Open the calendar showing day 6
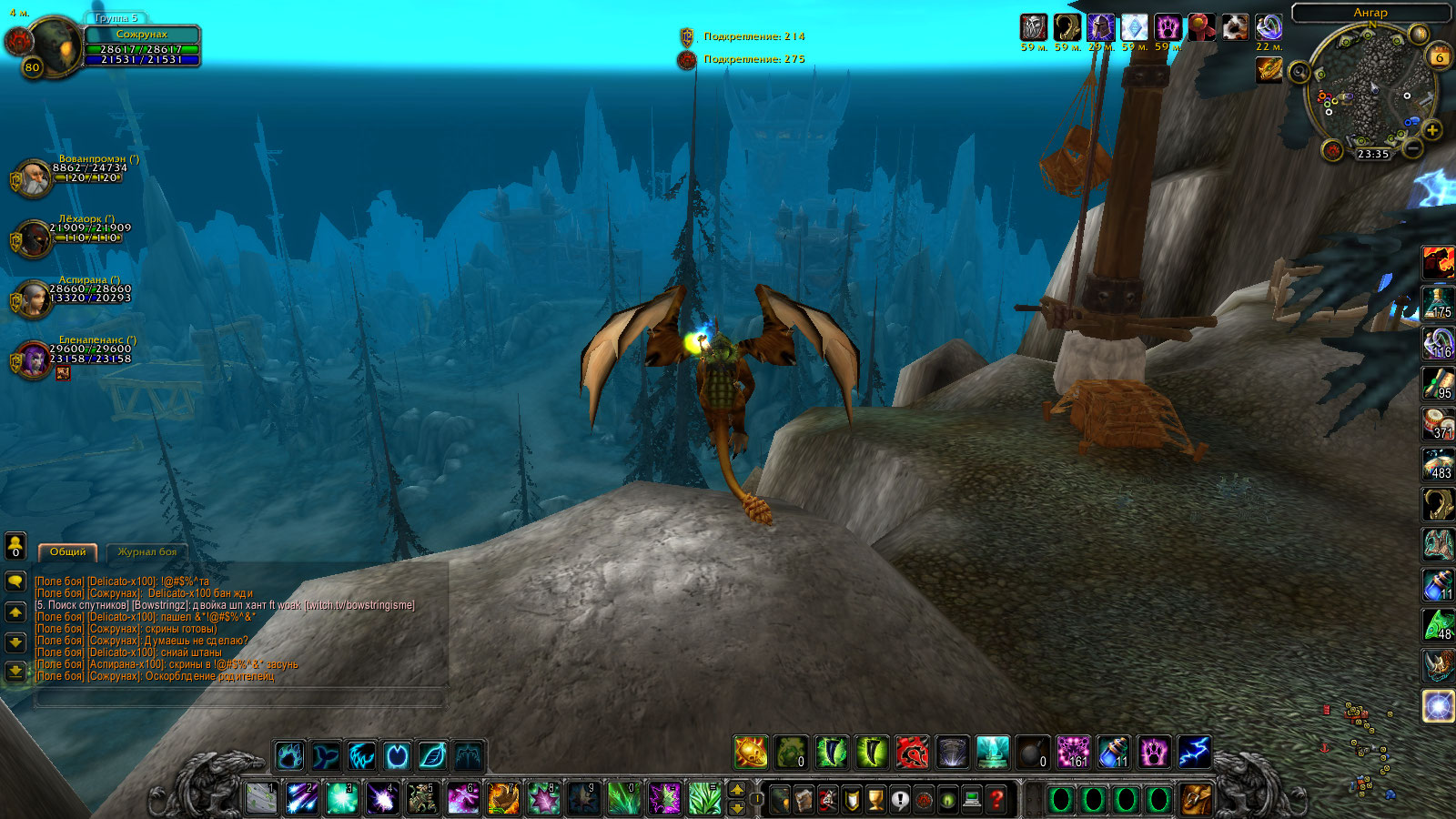The width and height of the screenshot is (1456, 819). [x=1440, y=56]
